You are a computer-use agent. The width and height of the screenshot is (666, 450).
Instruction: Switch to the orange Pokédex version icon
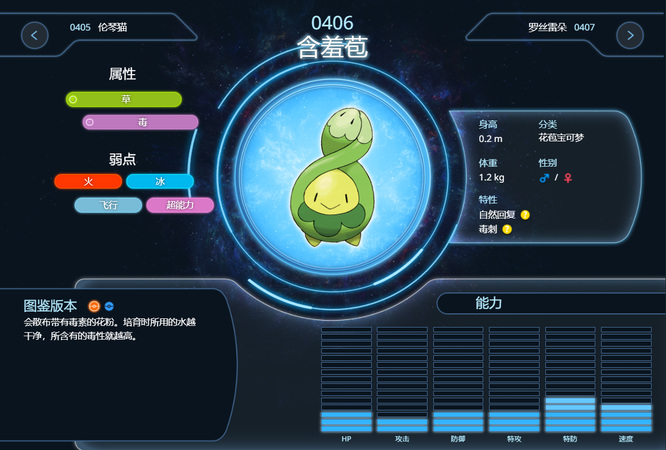(x=93, y=305)
